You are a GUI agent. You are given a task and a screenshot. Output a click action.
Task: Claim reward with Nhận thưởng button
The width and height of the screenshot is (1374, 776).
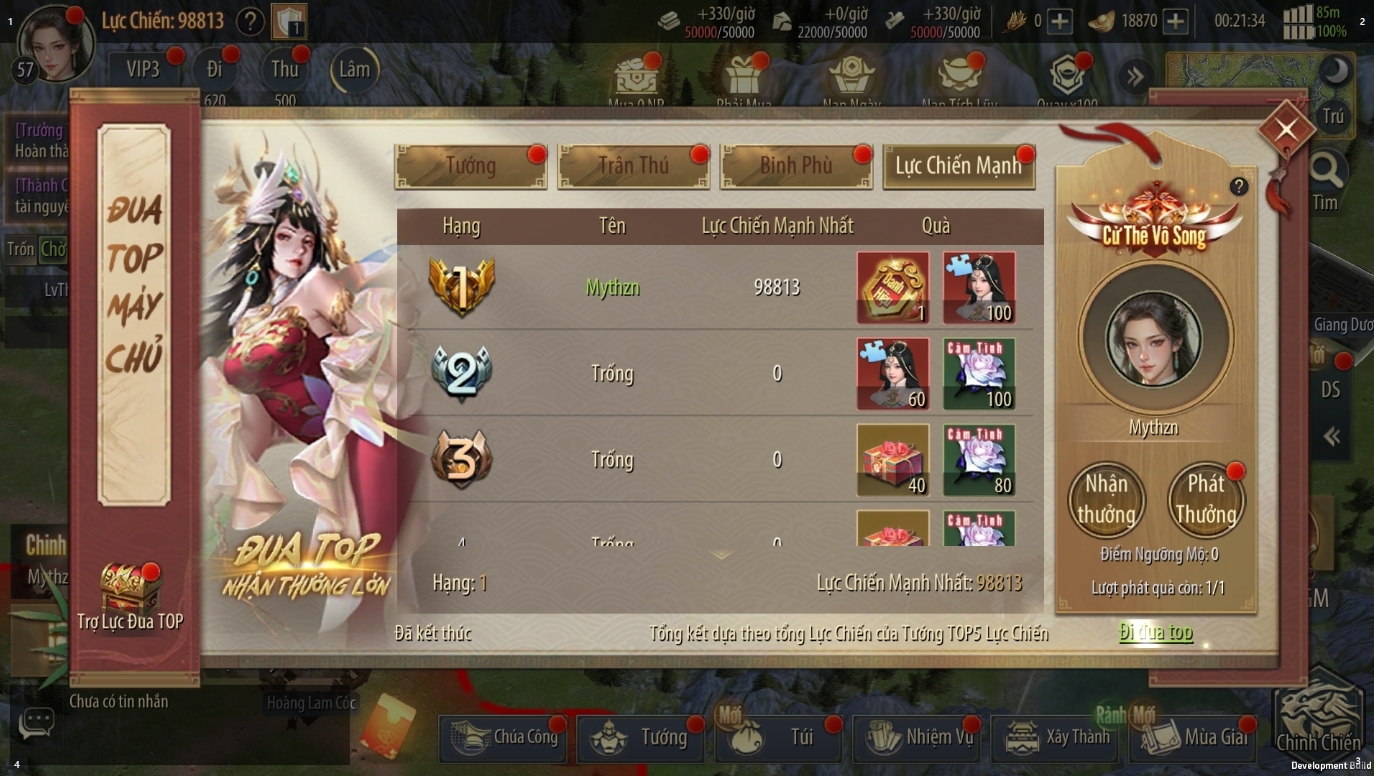(1105, 499)
